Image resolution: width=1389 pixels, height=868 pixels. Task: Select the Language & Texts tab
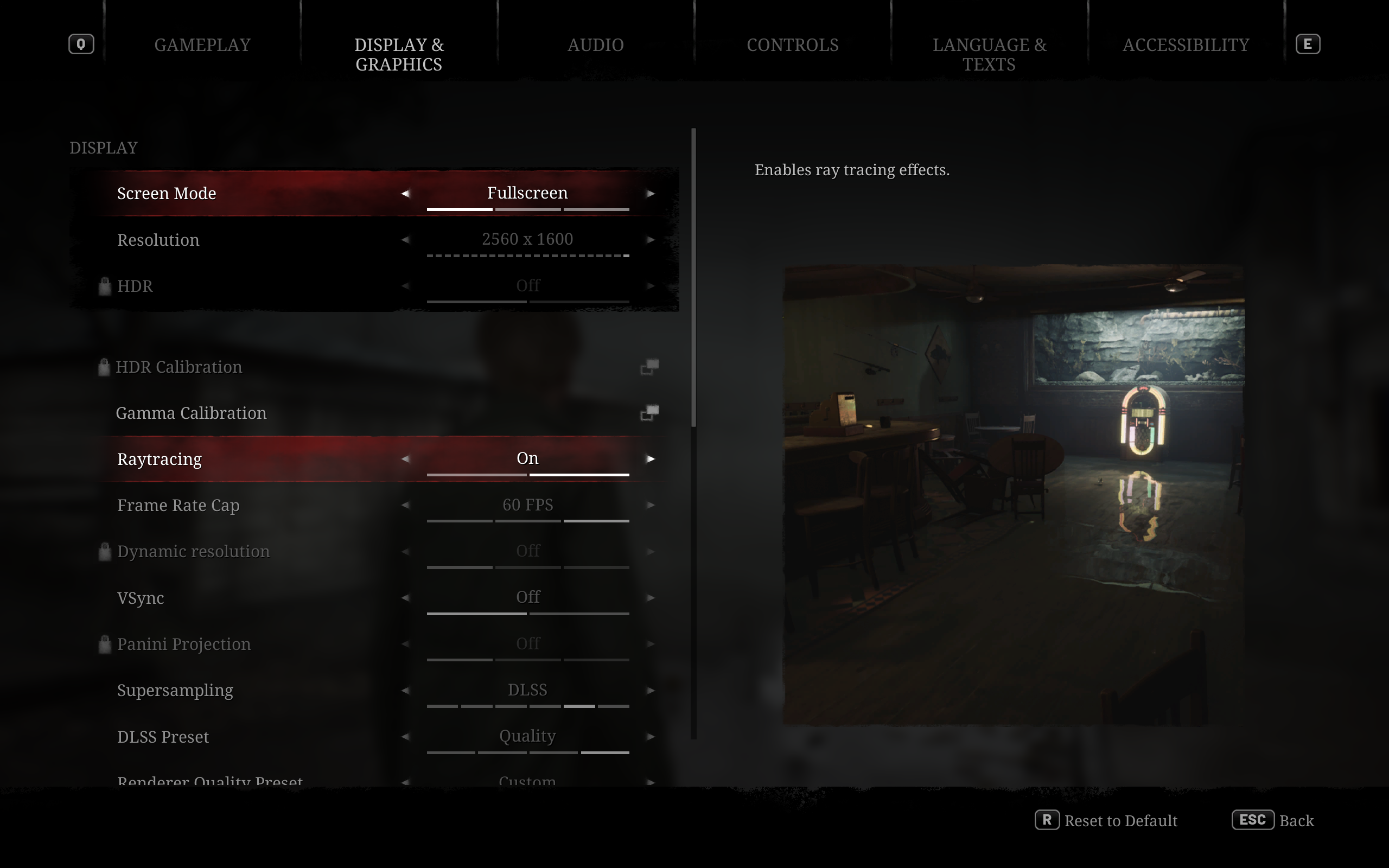point(989,54)
